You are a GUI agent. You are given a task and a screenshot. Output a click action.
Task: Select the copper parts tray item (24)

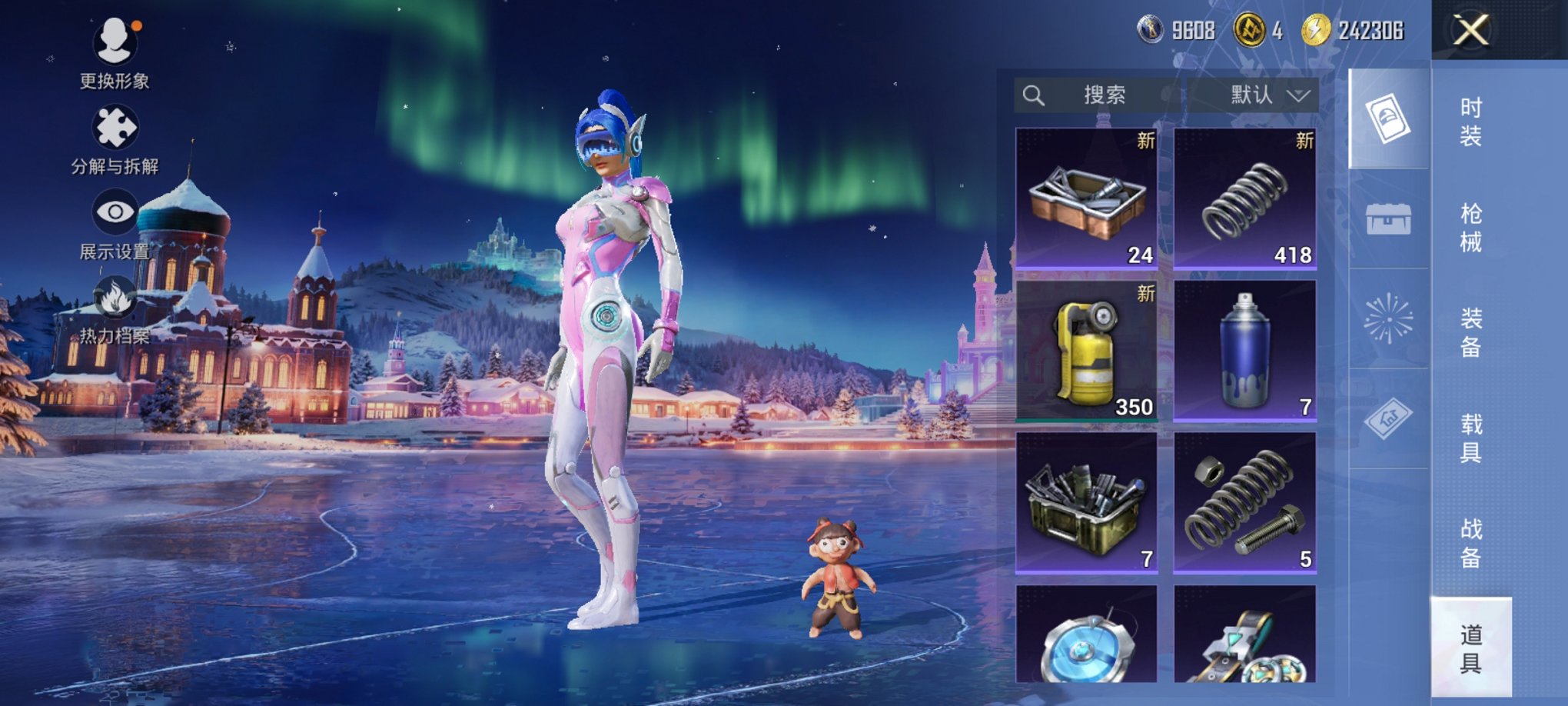click(1087, 198)
